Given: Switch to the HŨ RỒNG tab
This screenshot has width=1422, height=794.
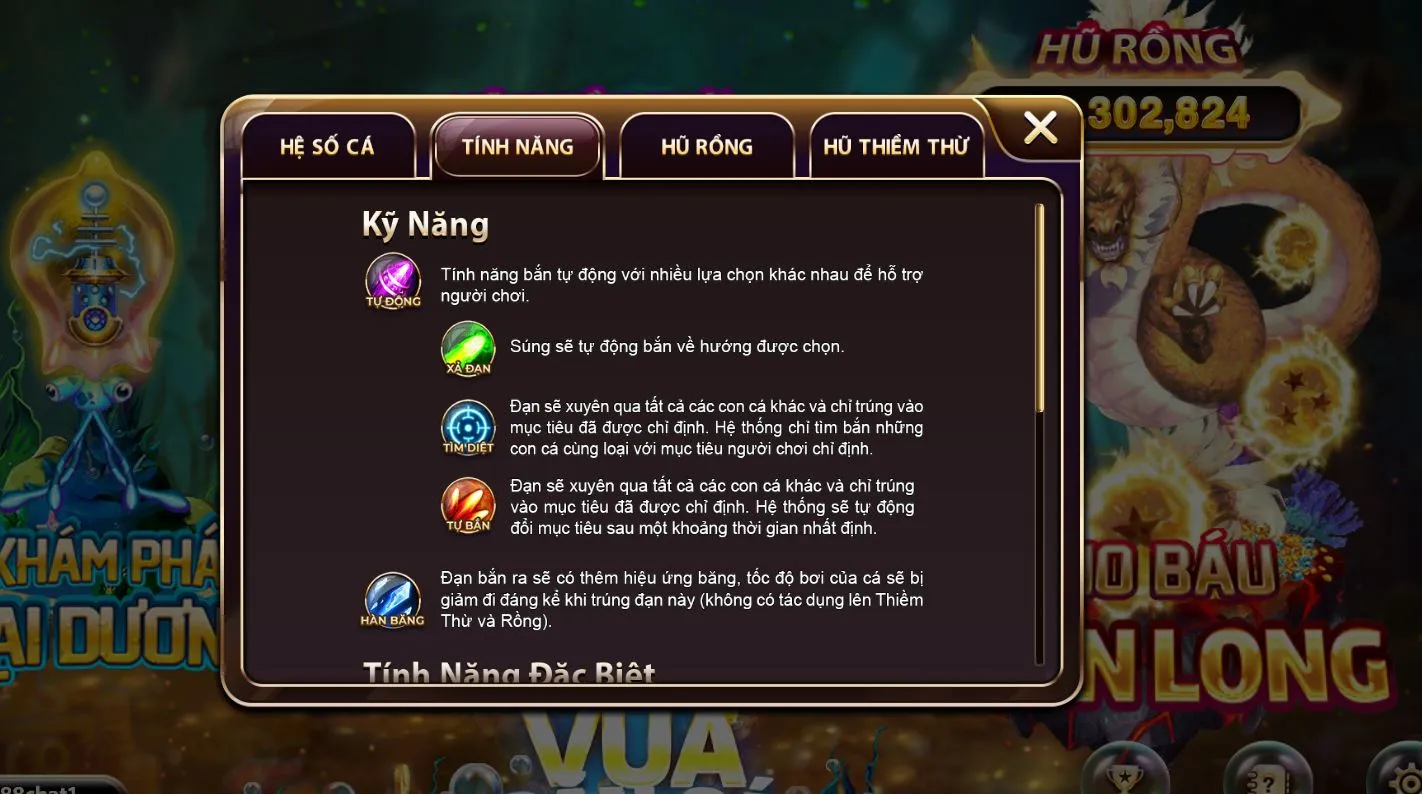Looking at the screenshot, I should point(708,146).
